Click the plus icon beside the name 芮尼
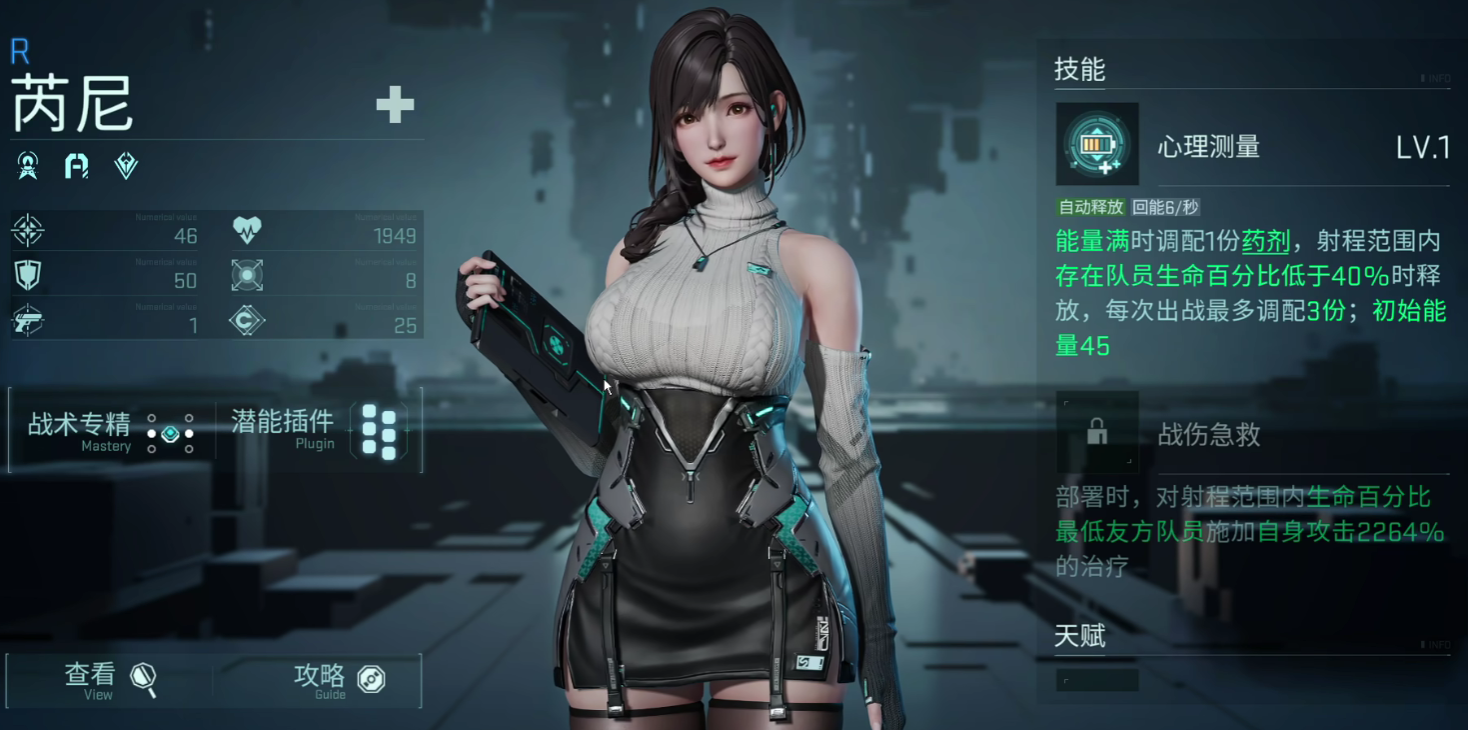Screen dimensions: 1468x730 tap(396, 104)
